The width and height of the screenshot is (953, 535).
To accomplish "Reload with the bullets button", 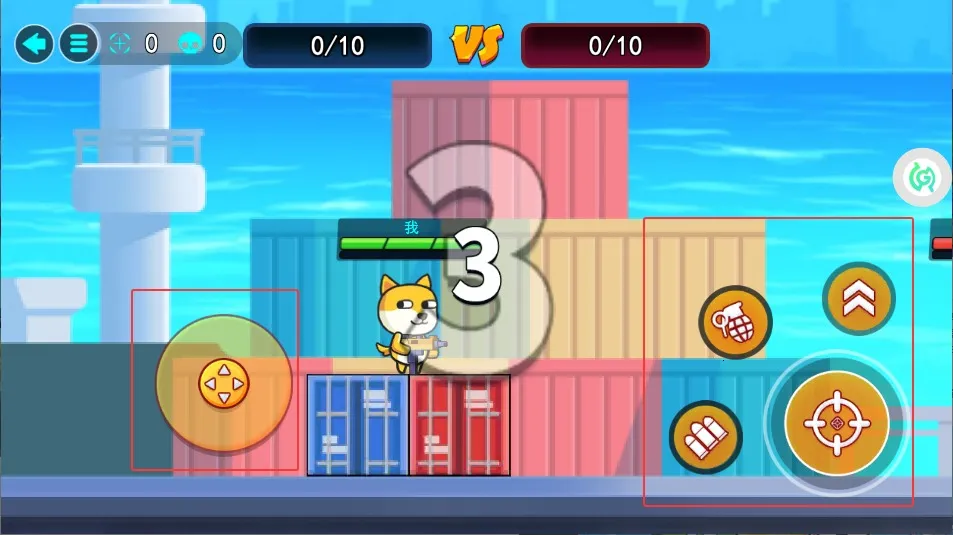I will (x=706, y=437).
